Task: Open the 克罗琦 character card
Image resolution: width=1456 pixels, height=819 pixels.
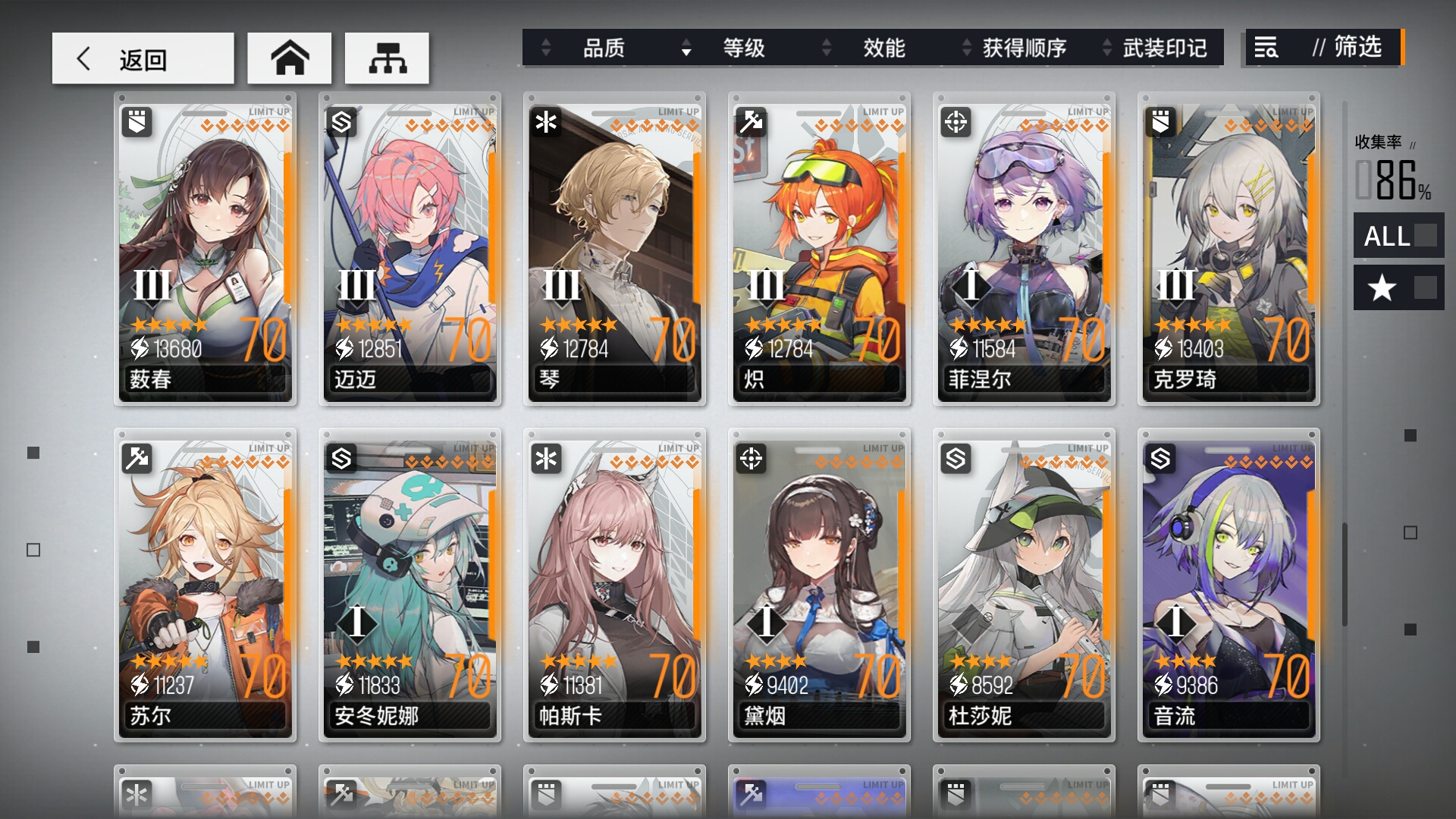Action: (1228, 249)
